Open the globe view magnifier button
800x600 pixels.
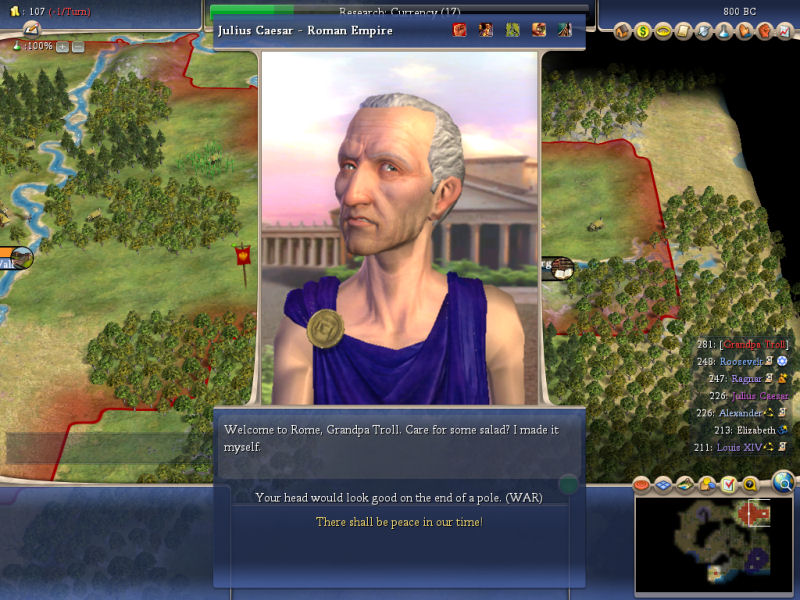point(784,484)
